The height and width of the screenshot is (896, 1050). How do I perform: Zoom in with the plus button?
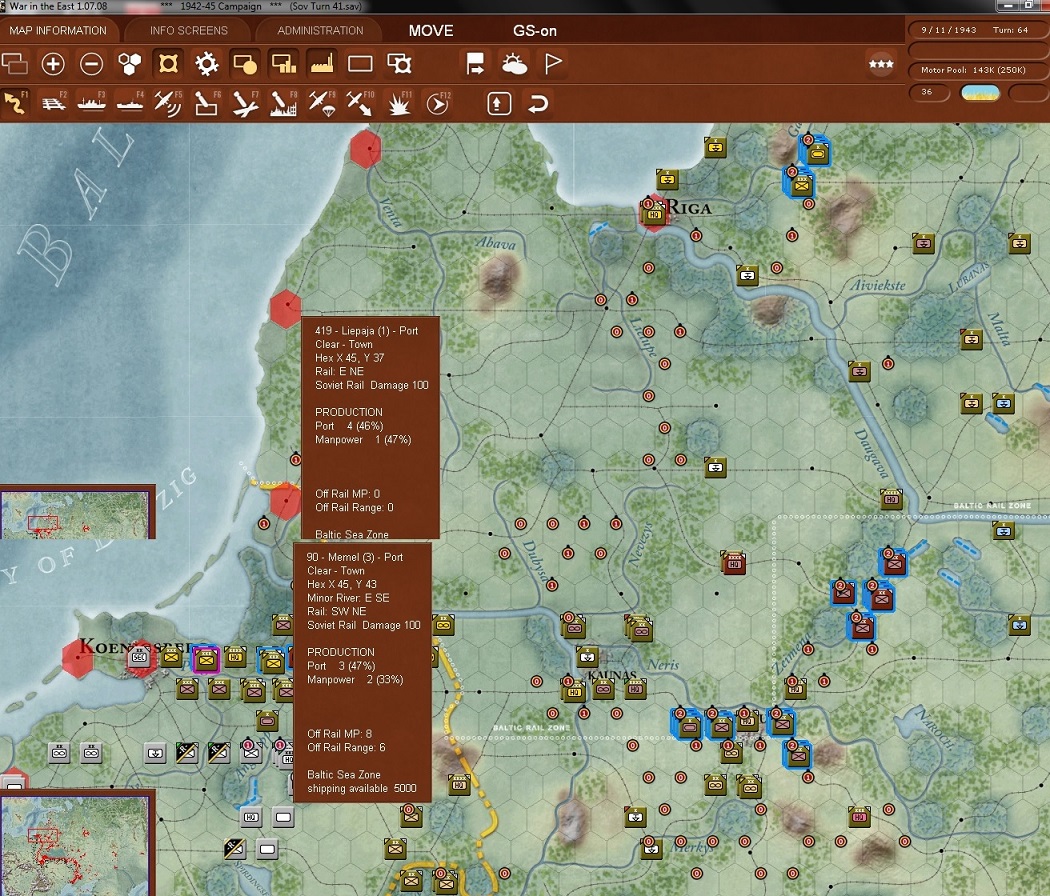tap(53, 65)
